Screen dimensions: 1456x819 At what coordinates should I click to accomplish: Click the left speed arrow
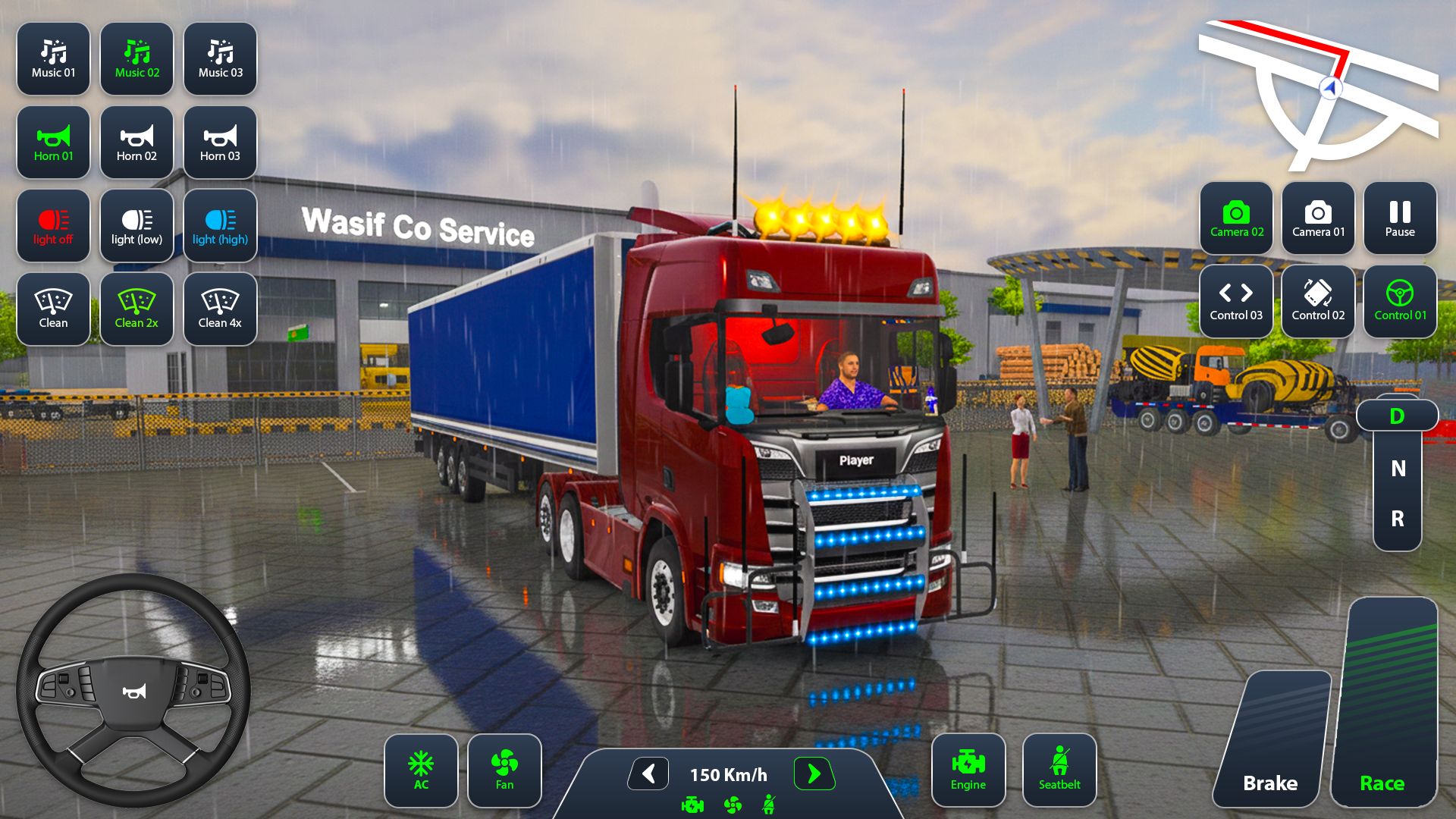coord(647,774)
